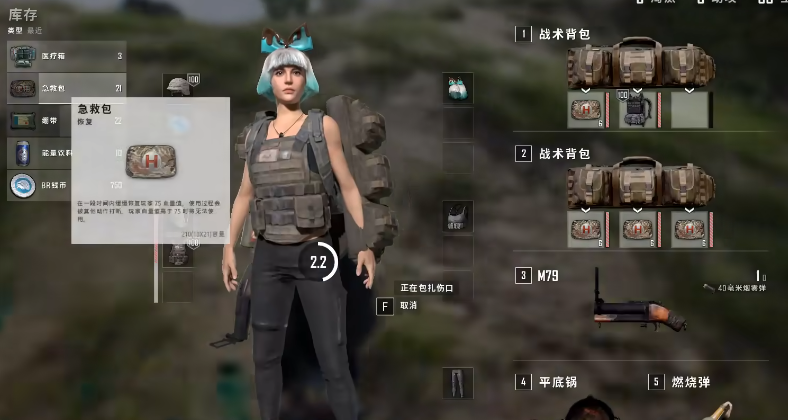Select the white top clothing slot

click(x=457, y=216)
